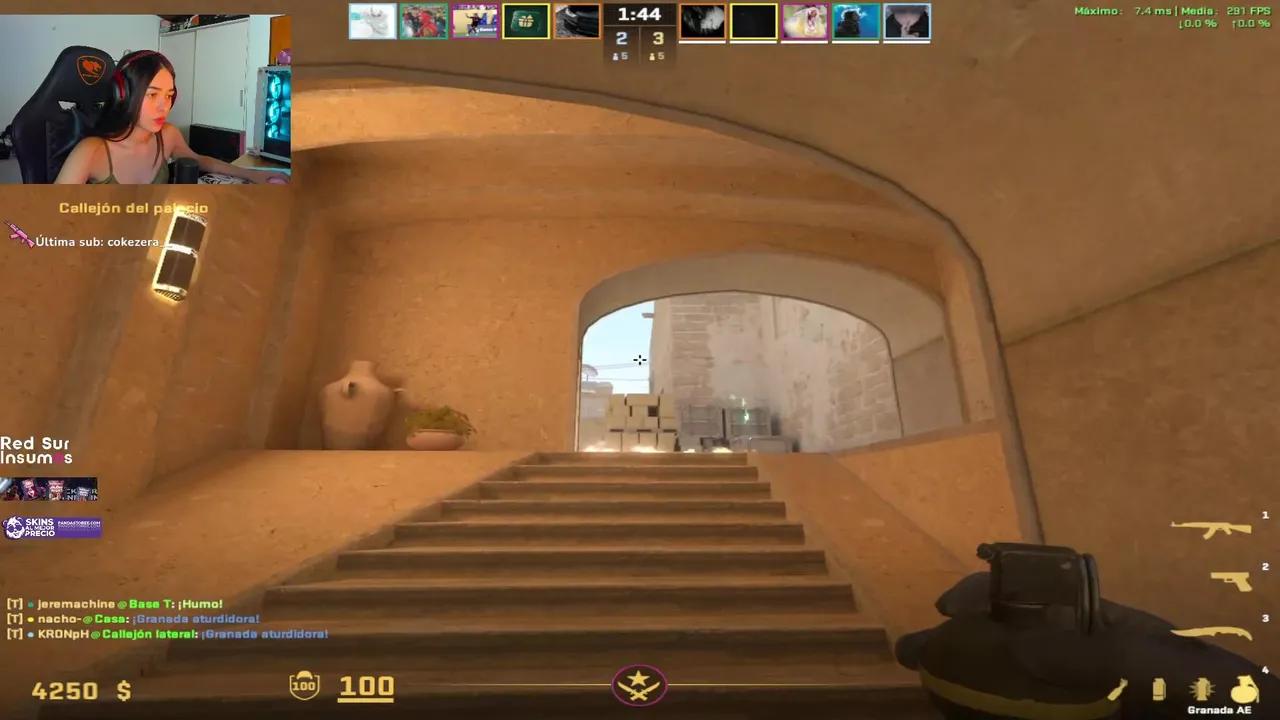Click the CT score number 2
1280x720 pixels.
click(621, 38)
